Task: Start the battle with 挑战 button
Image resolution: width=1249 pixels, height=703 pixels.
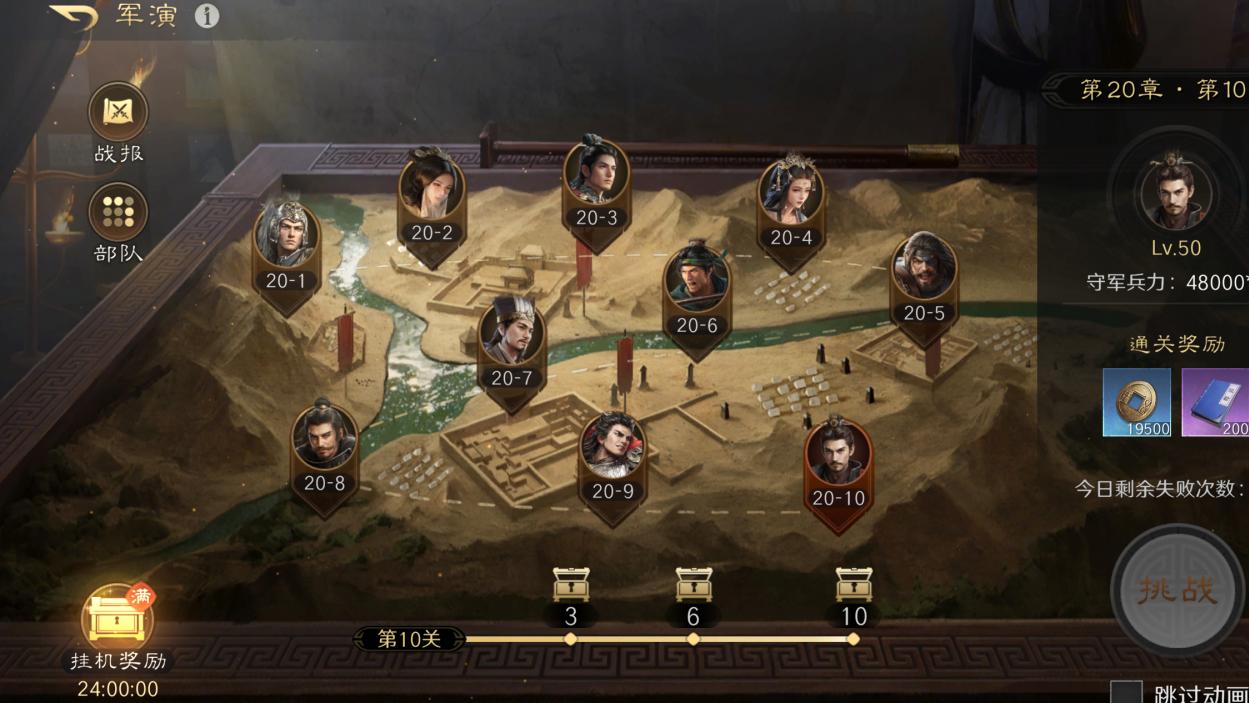Action: click(x=1178, y=590)
